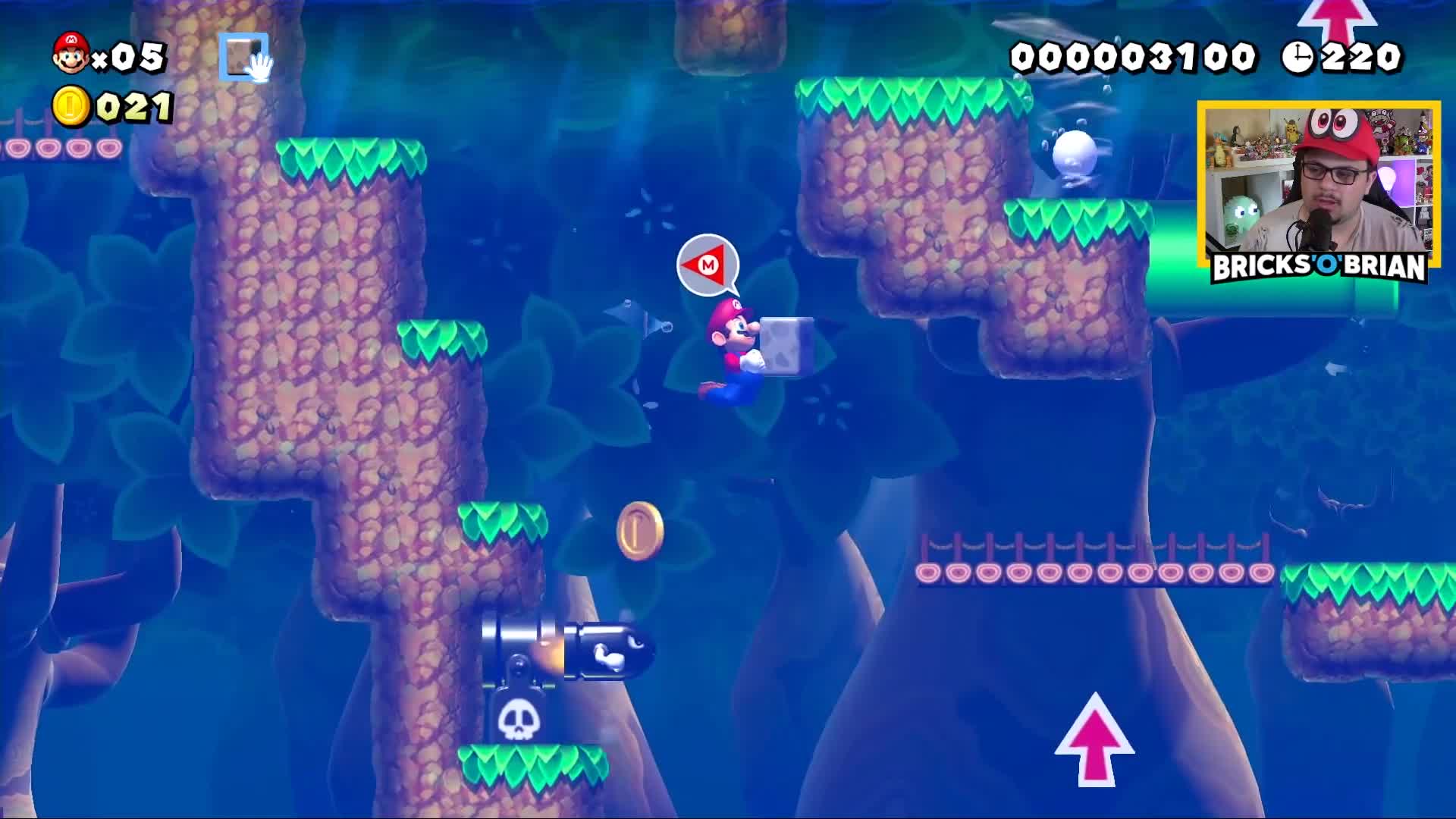Click the Mario lives counter icon
This screenshot has height=819, width=1456.
pos(71,55)
